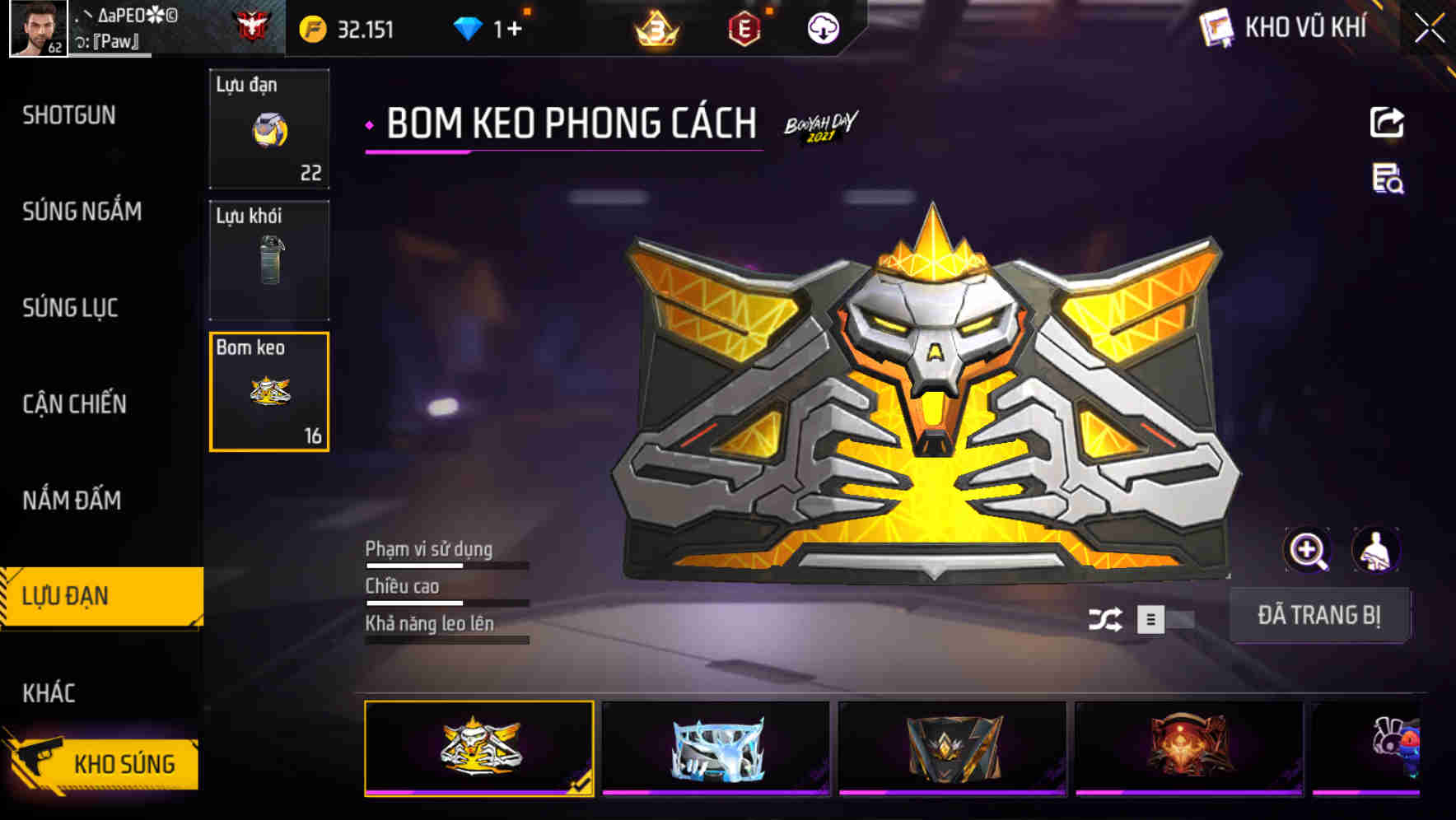Click the diamond currency icon

coord(467,28)
